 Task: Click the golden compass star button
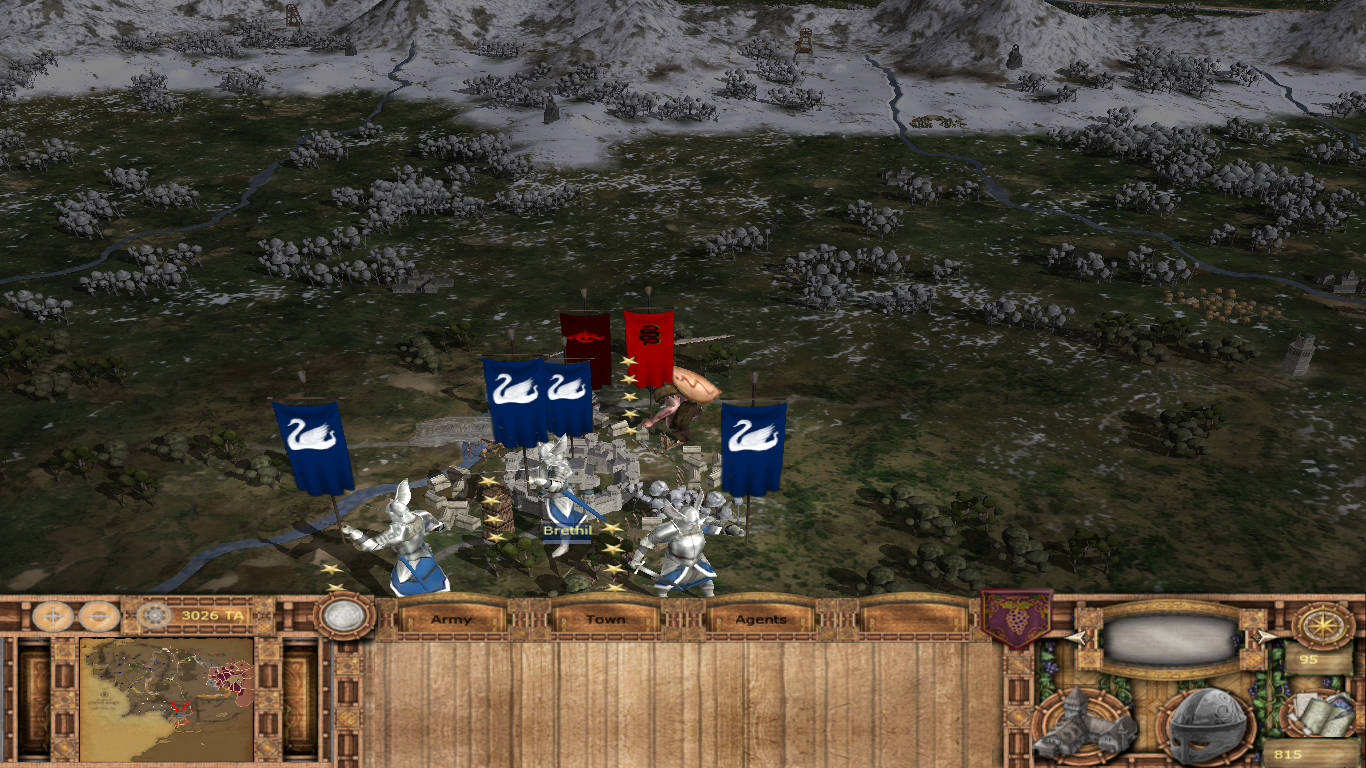1323,625
